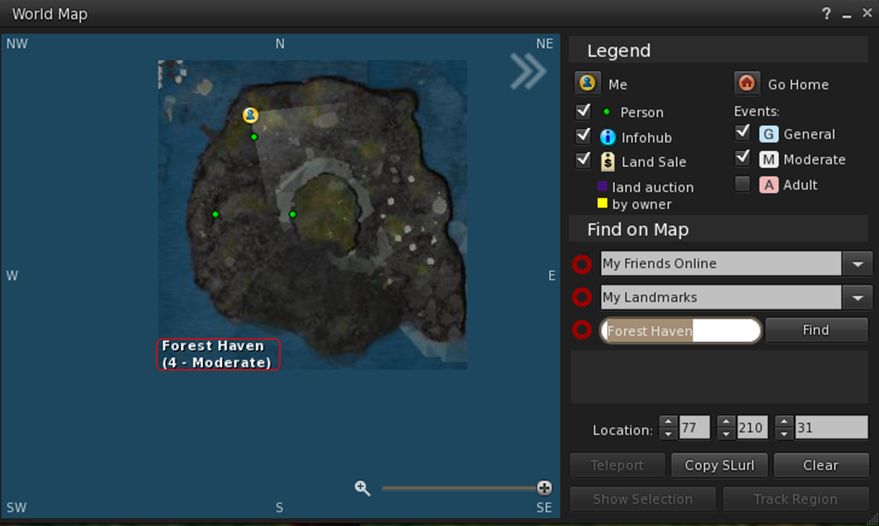Select the Forest Haven region label
Viewport: 879px width, 526px height.
click(218, 354)
